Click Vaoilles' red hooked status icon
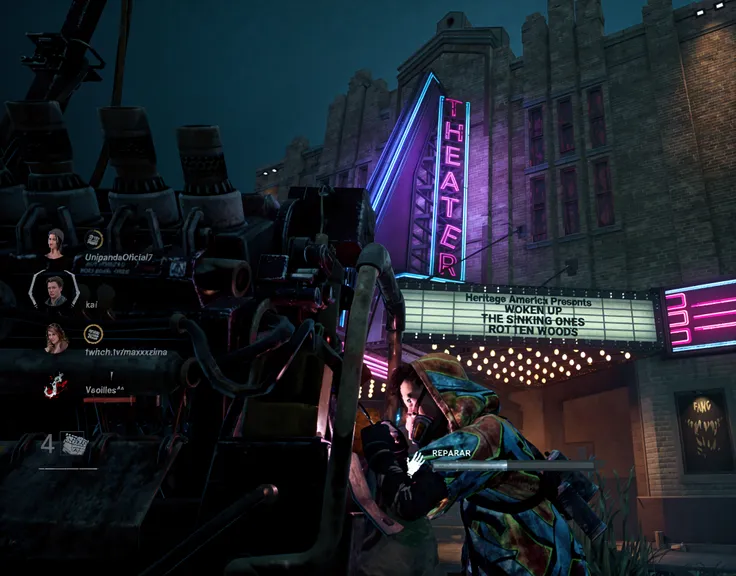The height and width of the screenshot is (576, 736). 55,385
